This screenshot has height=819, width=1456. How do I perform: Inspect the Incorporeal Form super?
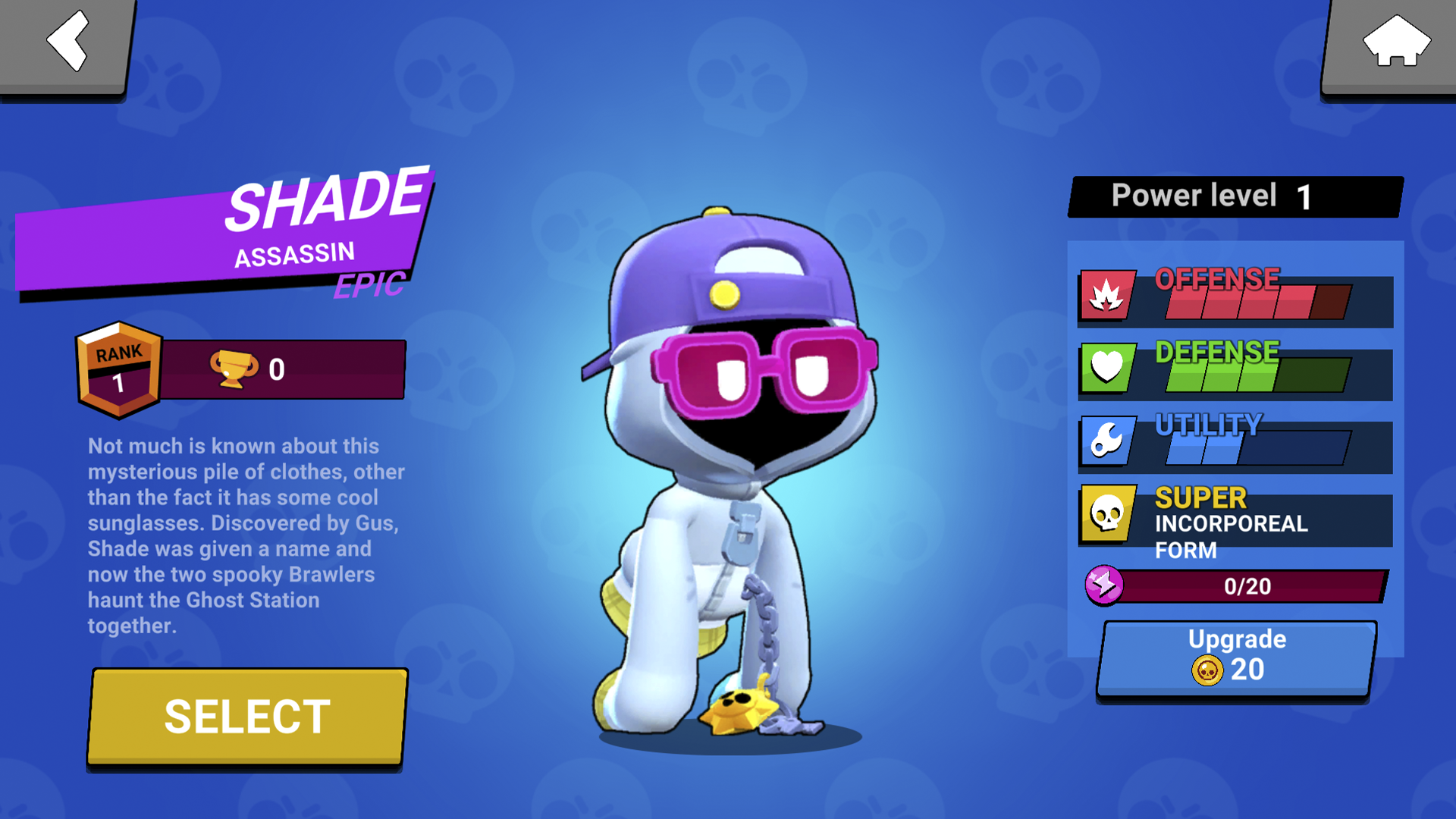[1235, 522]
